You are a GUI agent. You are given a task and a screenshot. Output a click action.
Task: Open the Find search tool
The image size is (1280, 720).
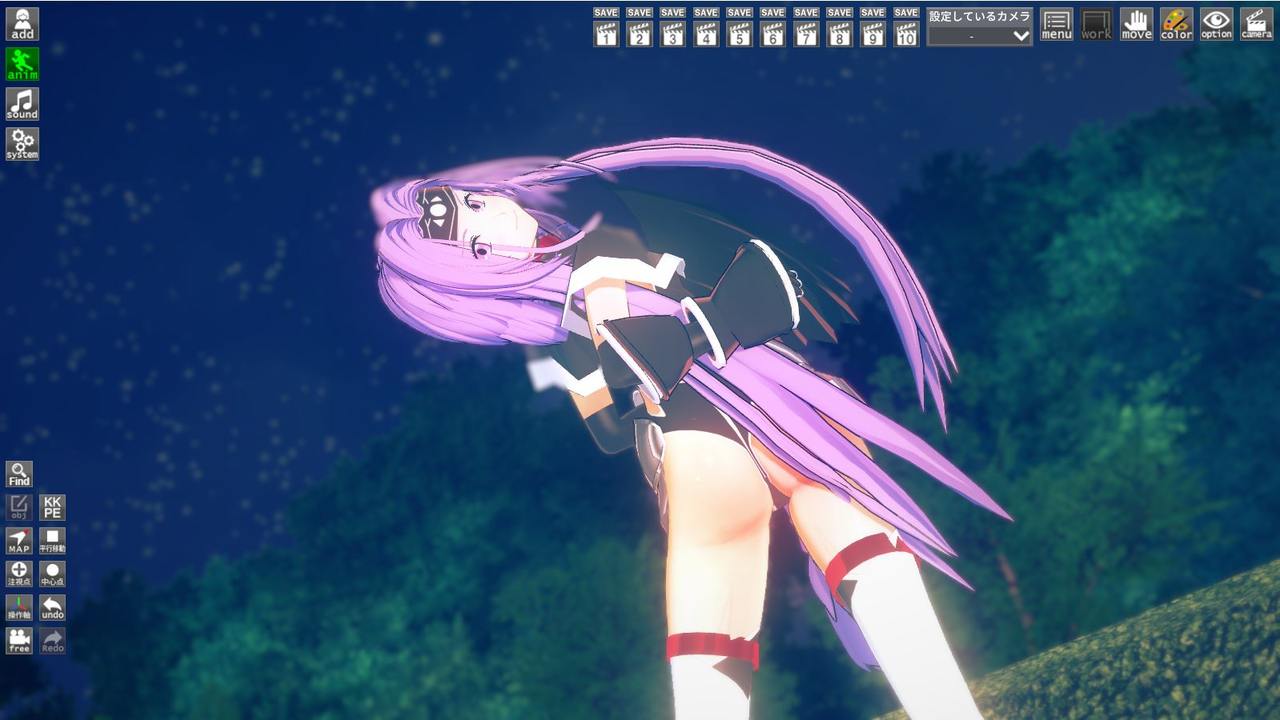click(19, 474)
